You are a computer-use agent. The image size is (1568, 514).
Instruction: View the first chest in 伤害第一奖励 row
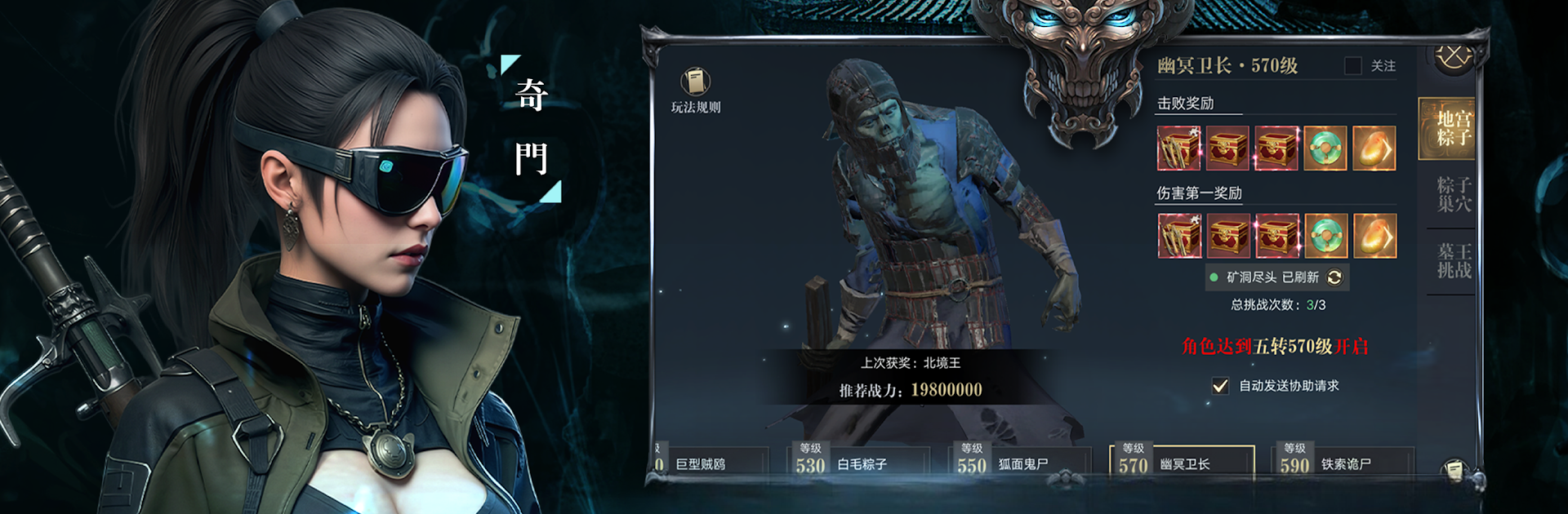1179,236
